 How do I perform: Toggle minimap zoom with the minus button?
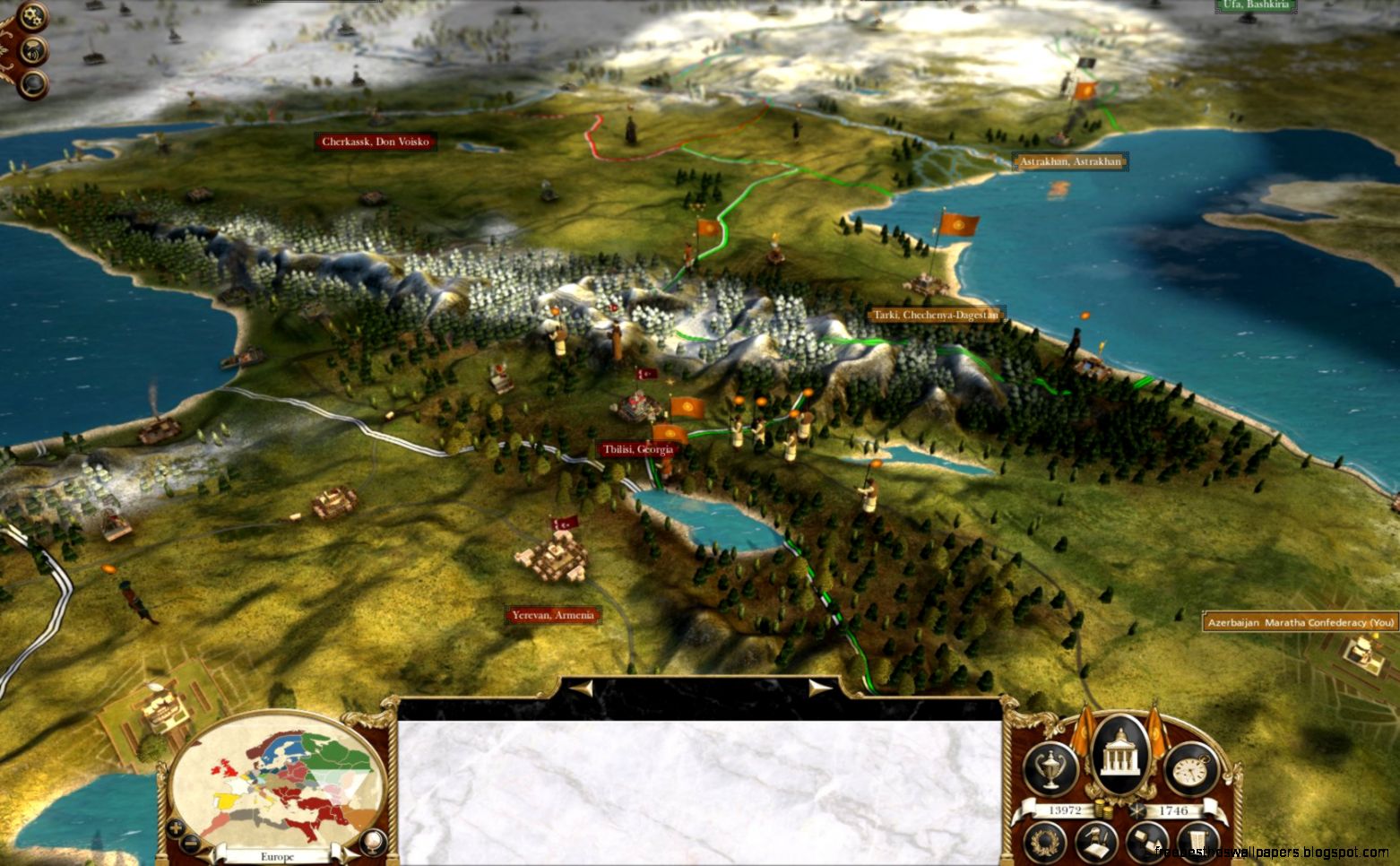click(190, 843)
